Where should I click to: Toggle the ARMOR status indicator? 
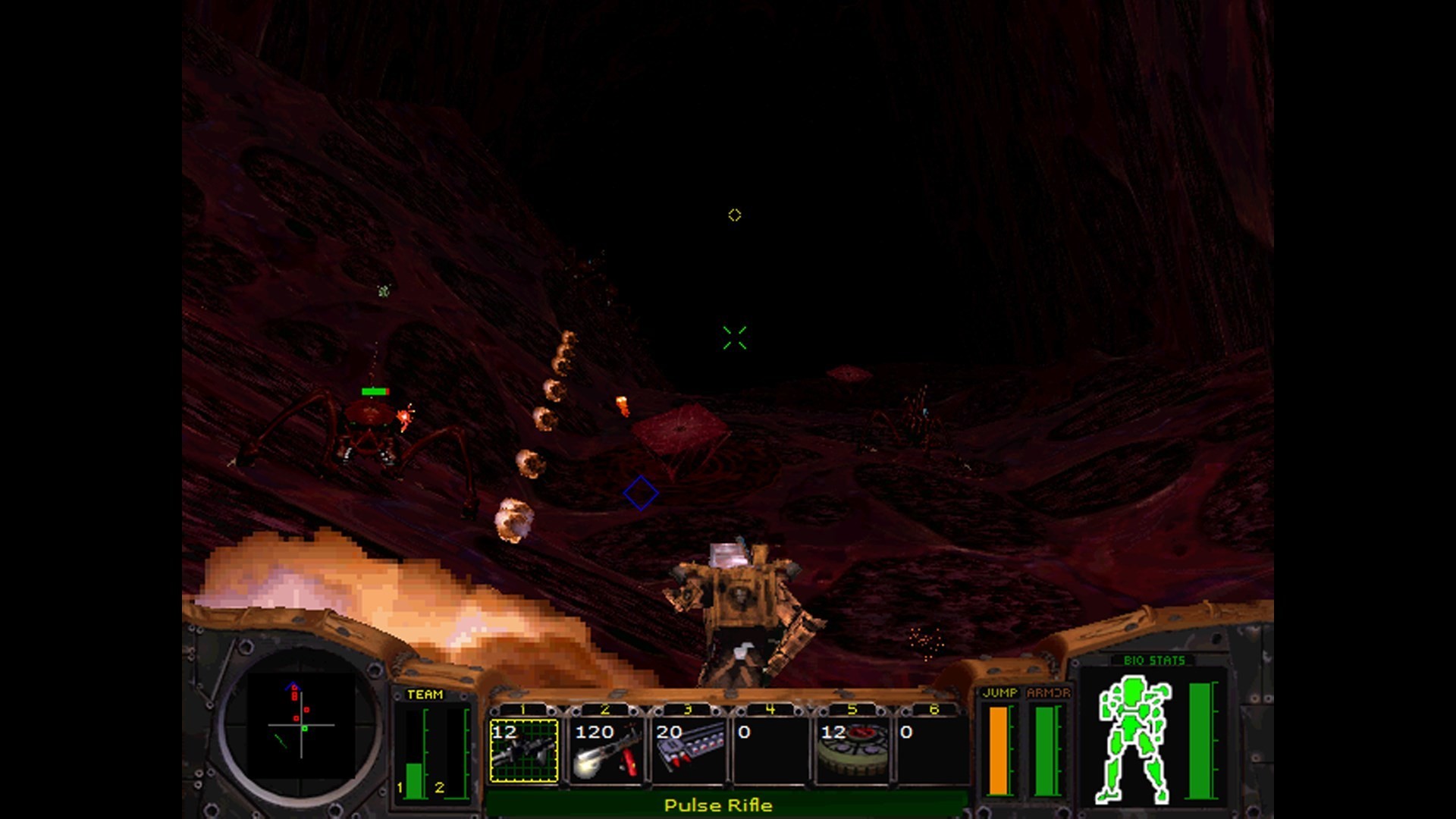click(x=1046, y=751)
